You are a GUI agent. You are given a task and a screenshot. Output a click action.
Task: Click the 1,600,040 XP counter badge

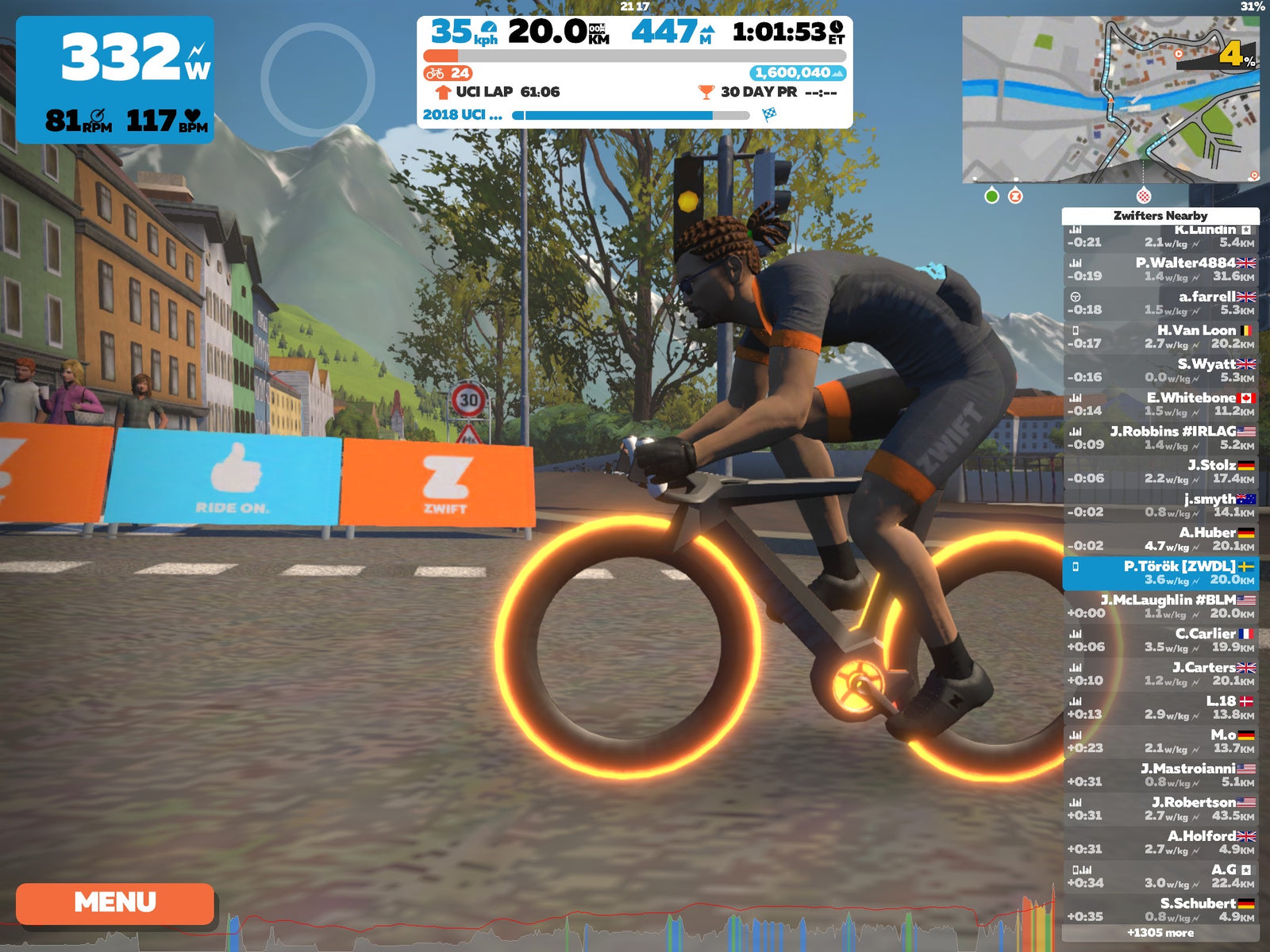pos(793,72)
